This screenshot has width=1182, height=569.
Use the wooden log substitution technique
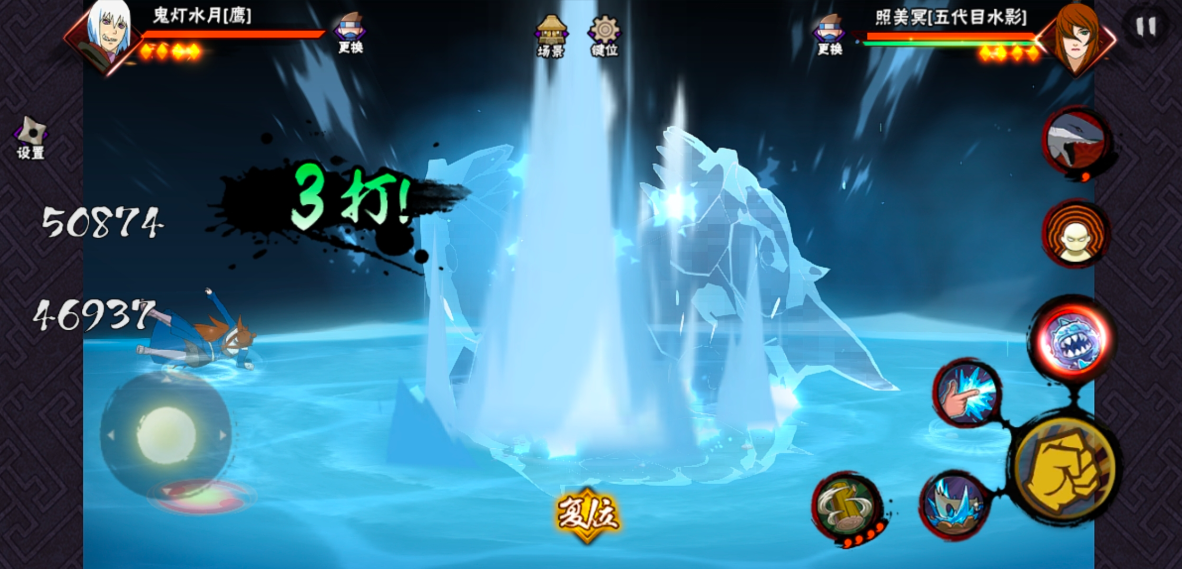pos(846,506)
